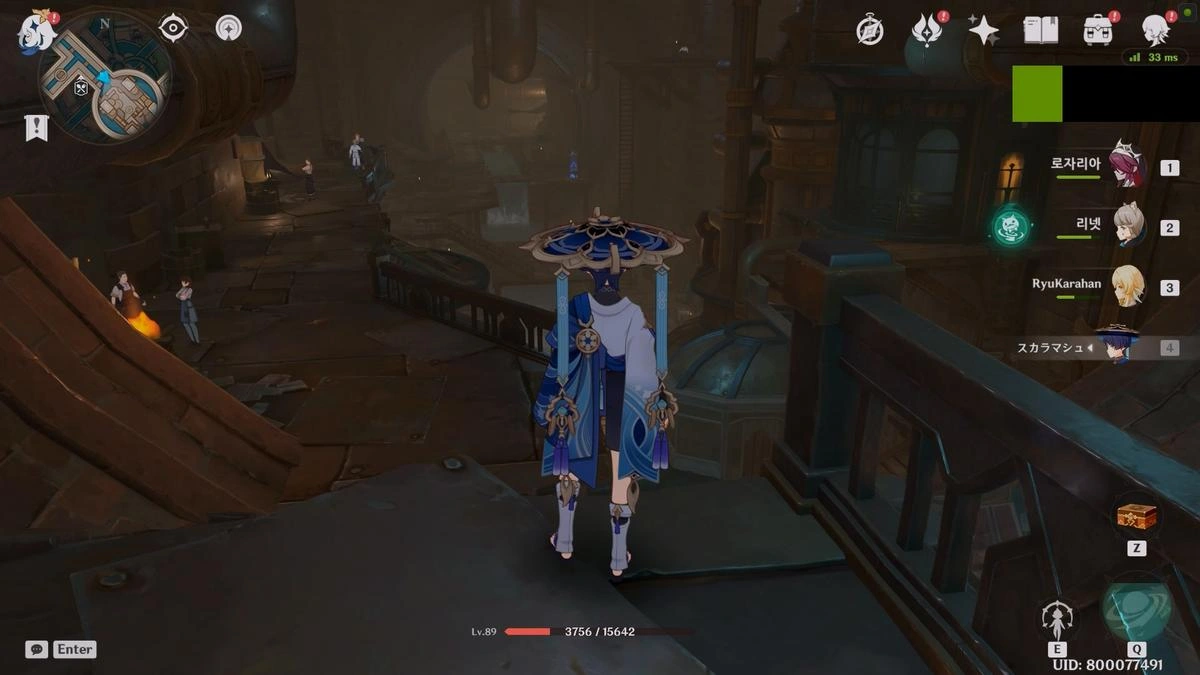
Task: Select active character スカラマシュ in party list
Action: point(1118,346)
